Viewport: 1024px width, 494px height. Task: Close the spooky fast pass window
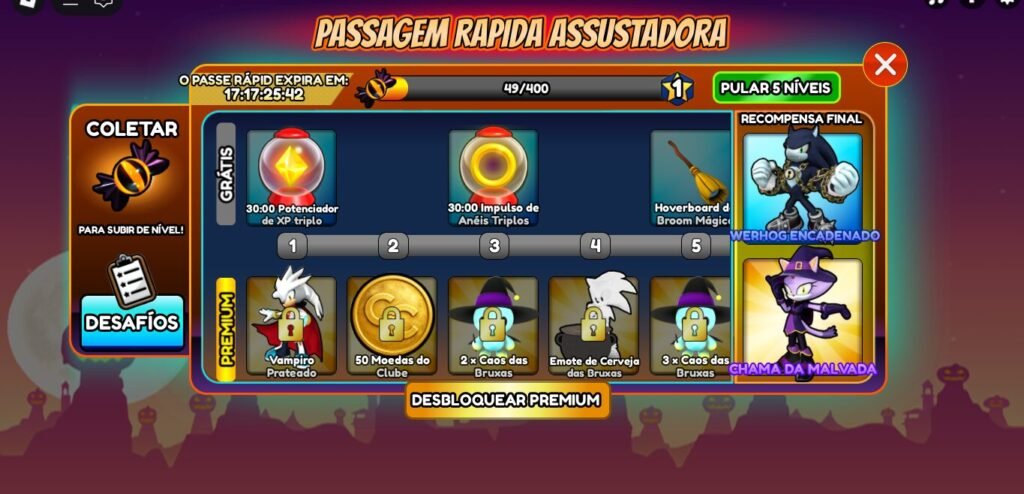(x=884, y=65)
